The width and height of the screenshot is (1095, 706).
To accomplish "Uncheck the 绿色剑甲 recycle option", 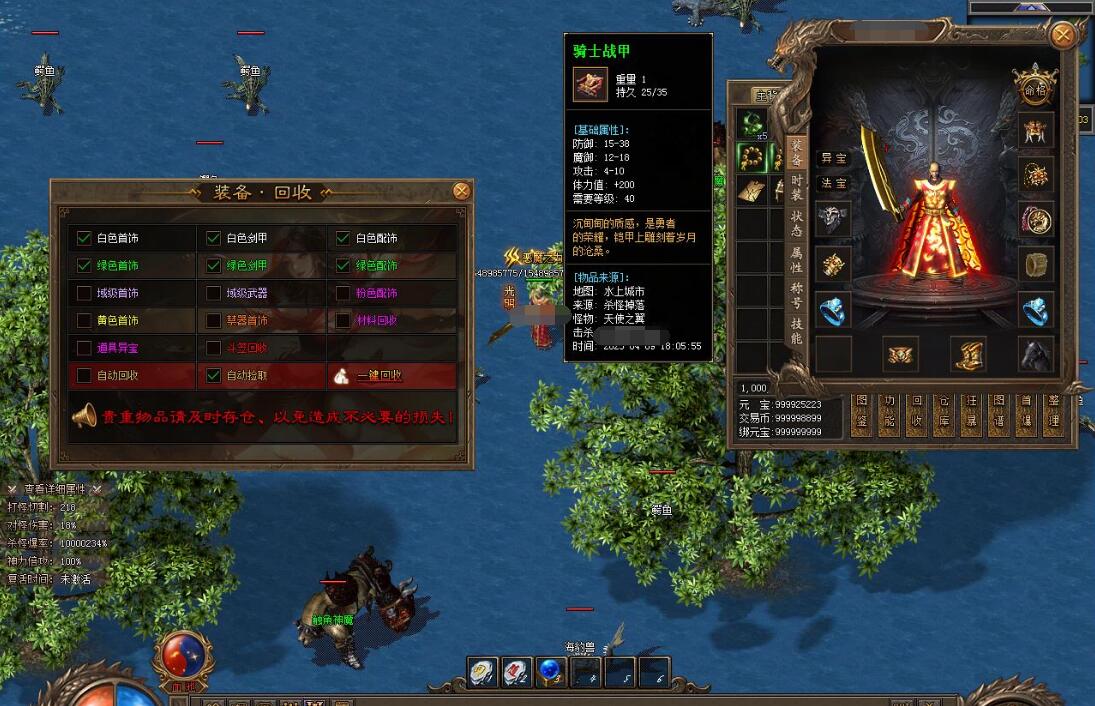I will [x=213, y=266].
